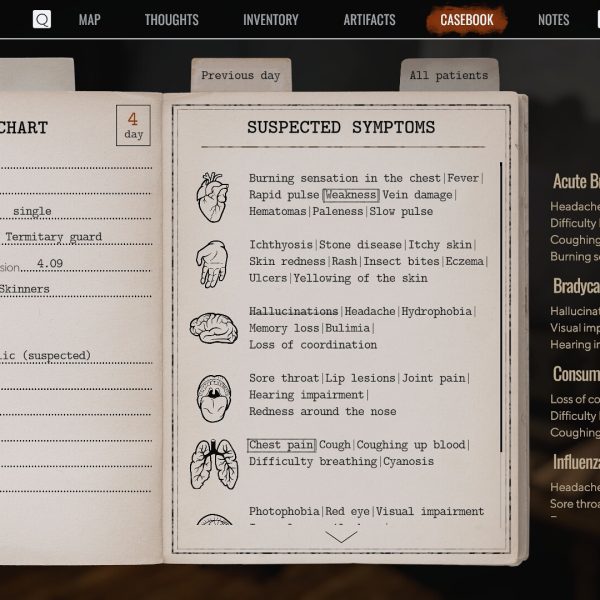Viewport: 600px width, 600px height.
Task: Click the down arrow below symptoms
Action: (341, 537)
